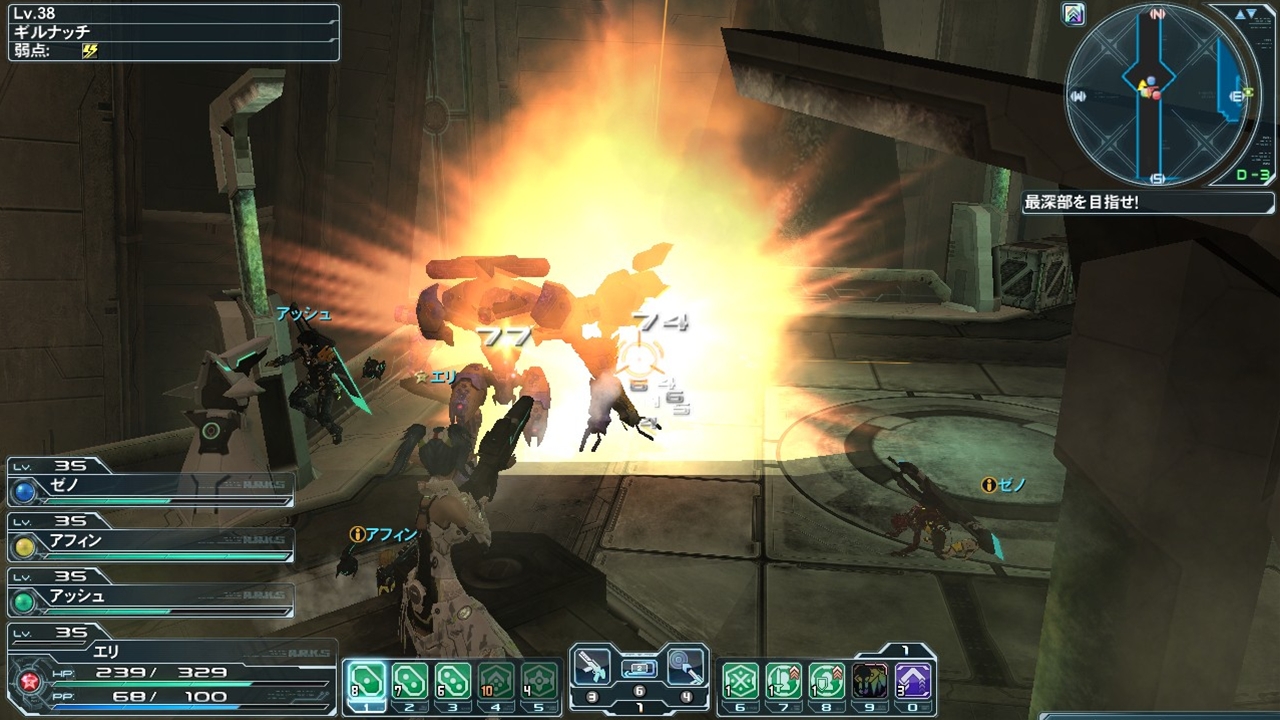Select party member アッシュ in the party list
This screenshot has width=1280, height=720.
pyautogui.click(x=150, y=597)
